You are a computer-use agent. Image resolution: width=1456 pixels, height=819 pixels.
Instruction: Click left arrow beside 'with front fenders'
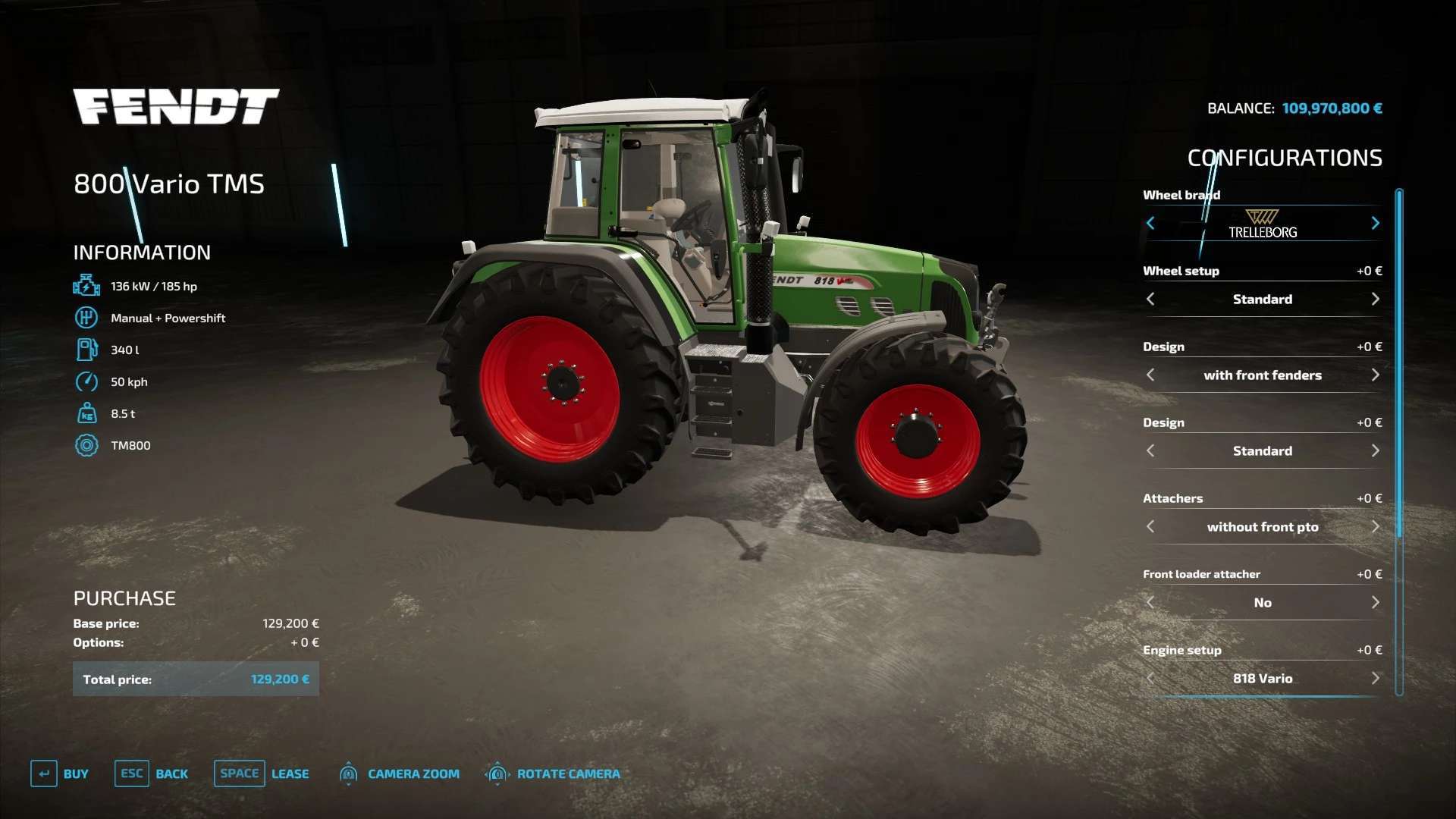pyautogui.click(x=1150, y=375)
